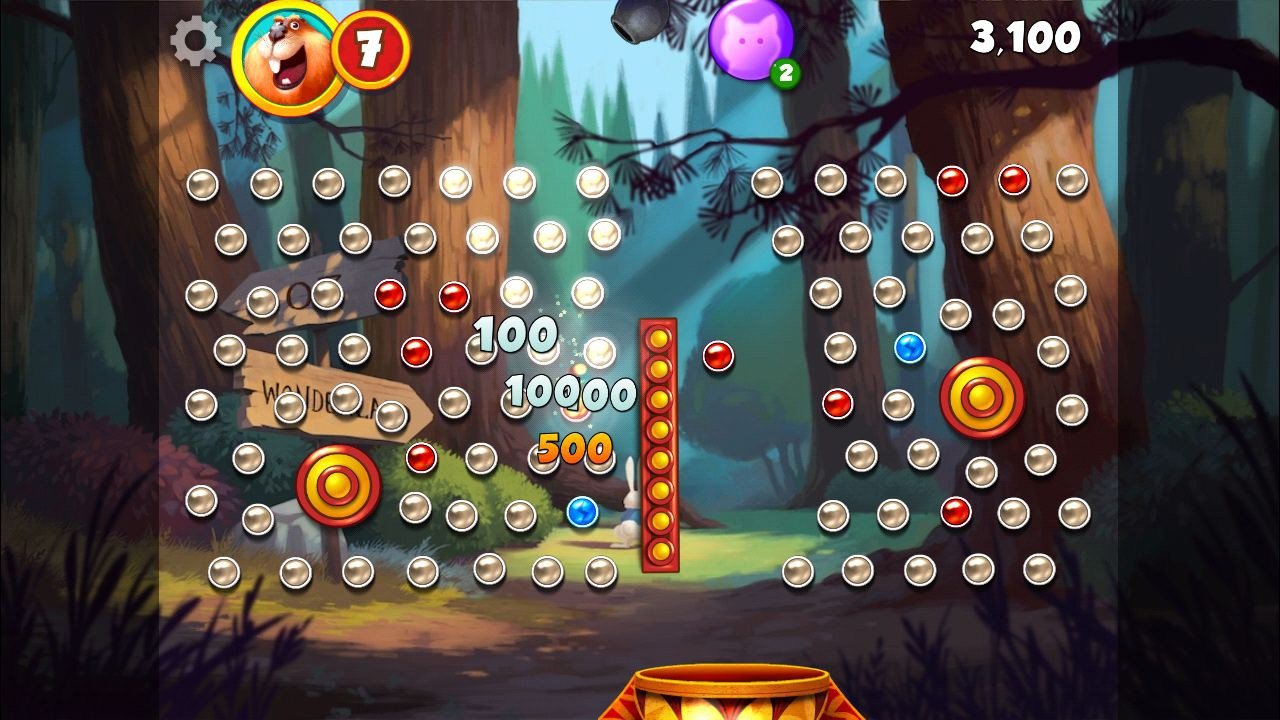Select the blue peg on the right board
1280x720 pixels.
[911, 345]
